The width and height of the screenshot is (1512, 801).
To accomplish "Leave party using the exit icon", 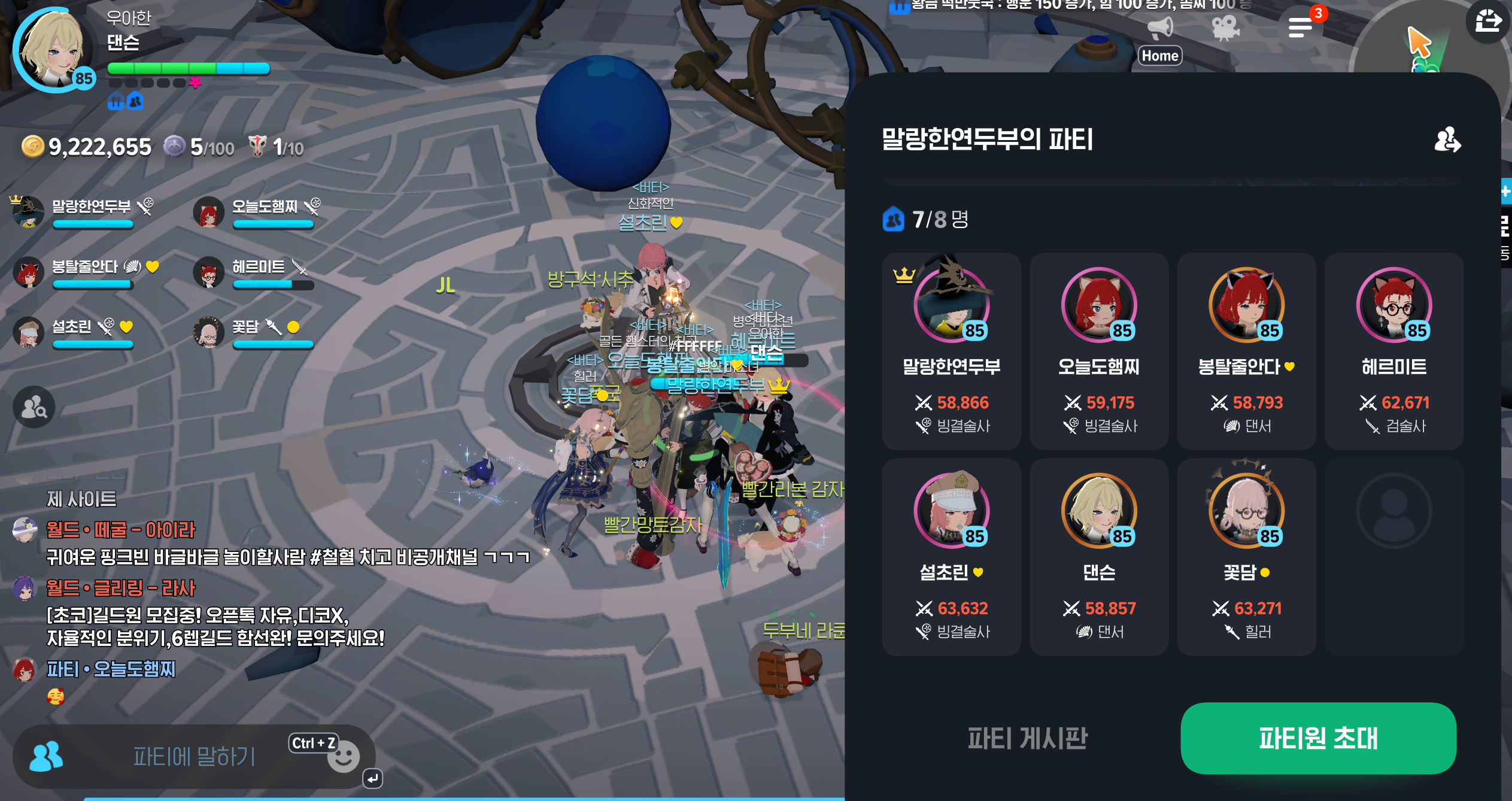I will point(1447,140).
